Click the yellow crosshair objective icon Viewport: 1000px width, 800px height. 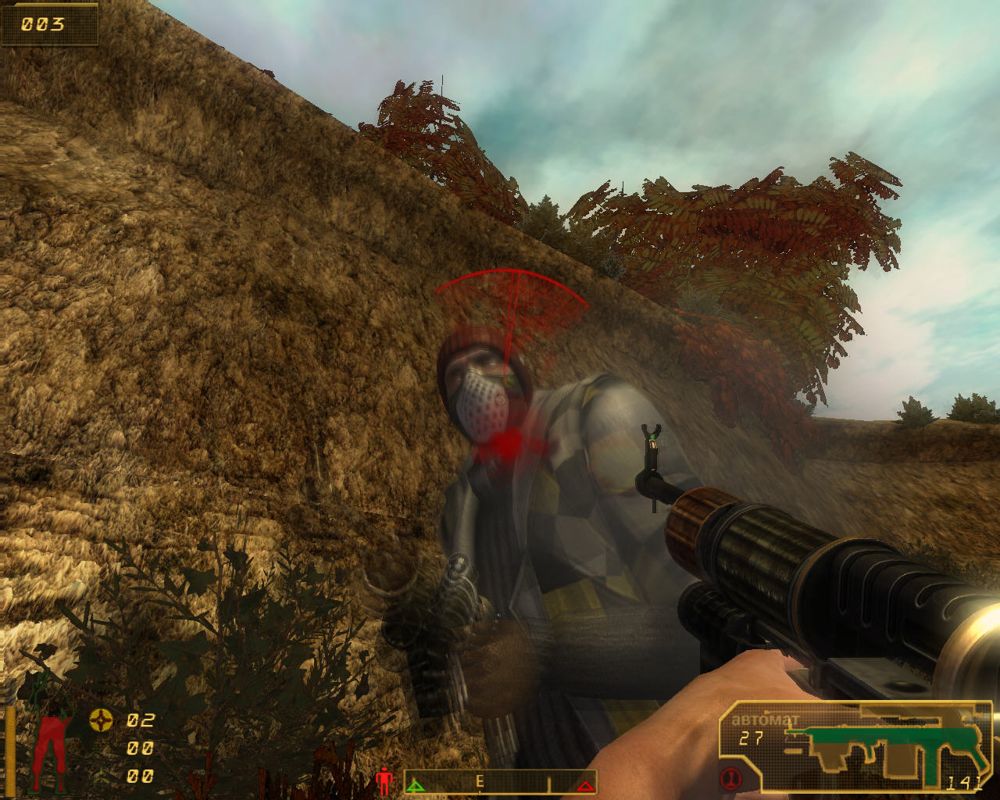(101, 719)
